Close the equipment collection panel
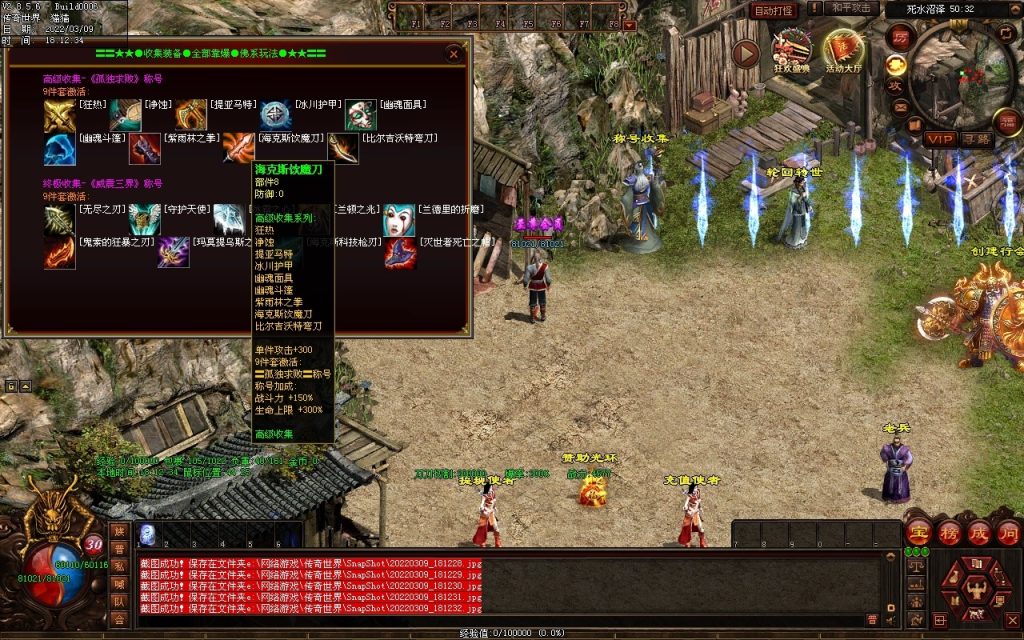The height and width of the screenshot is (640, 1024). pos(454,53)
